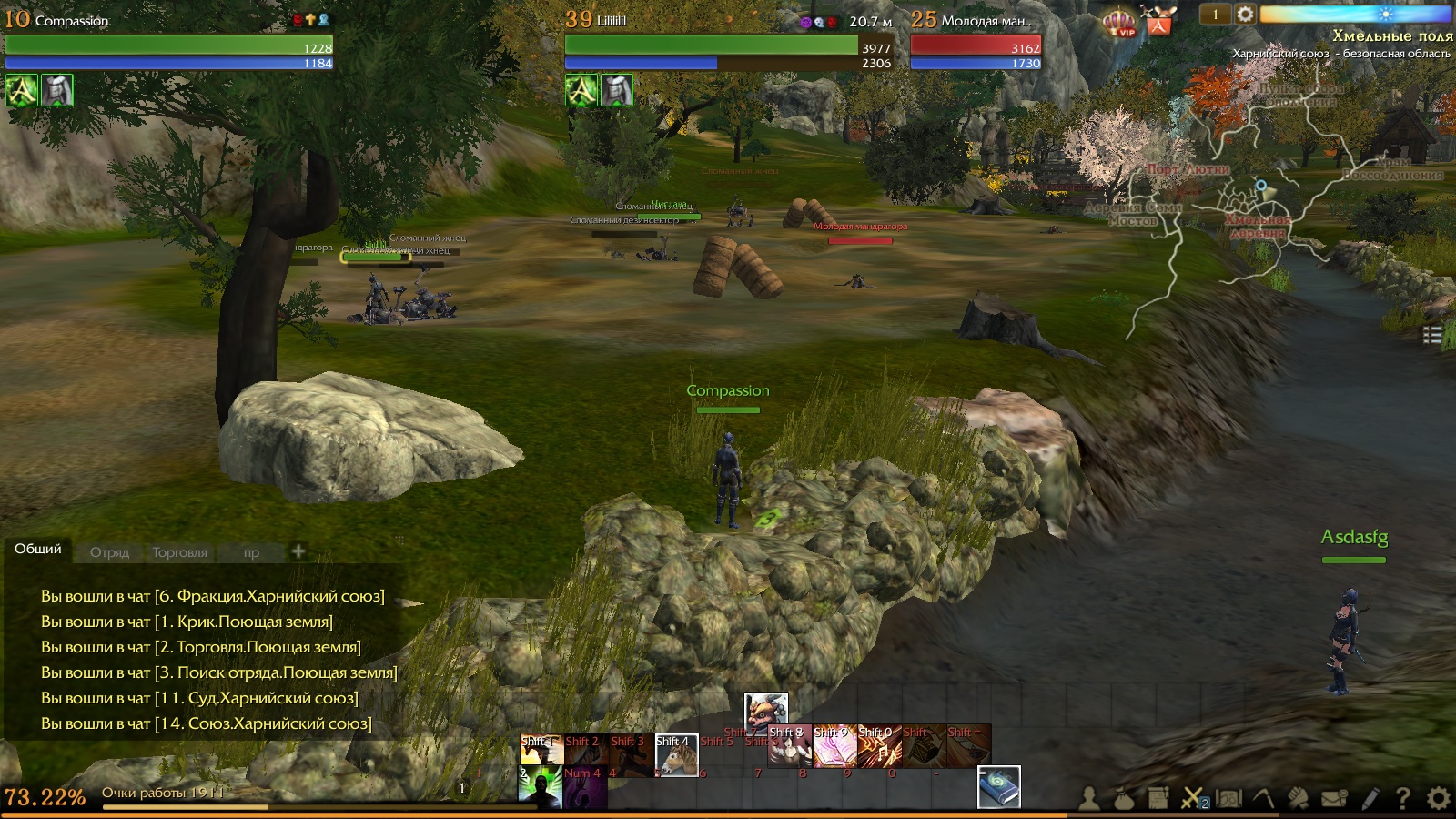This screenshot has height=819, width=1456.
Task: Open the world map from toolbar
Action: pyautogui.click(x=1228, y=799)
